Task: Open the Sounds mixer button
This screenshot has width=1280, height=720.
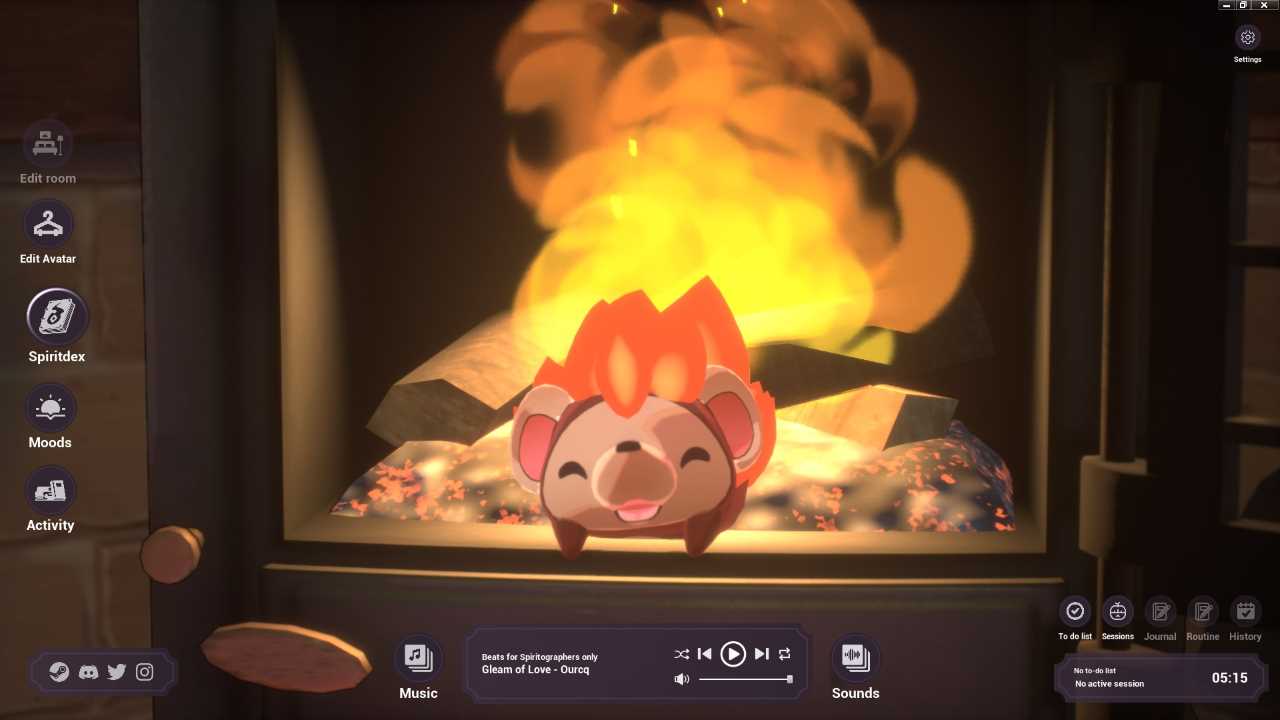Action: [856, 657]
